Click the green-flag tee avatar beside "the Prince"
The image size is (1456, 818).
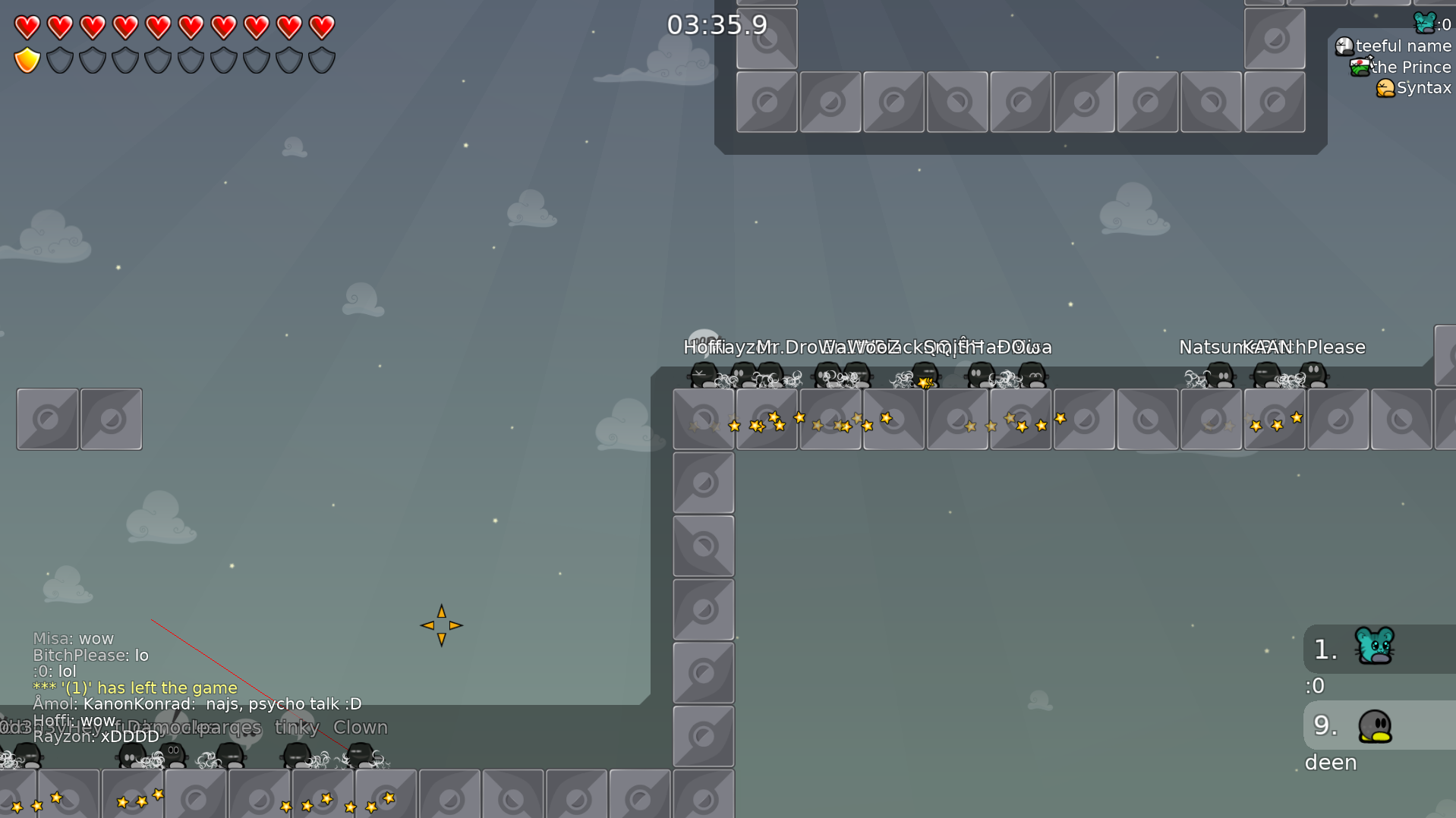pyautogui.click(x=1359, y=66)
